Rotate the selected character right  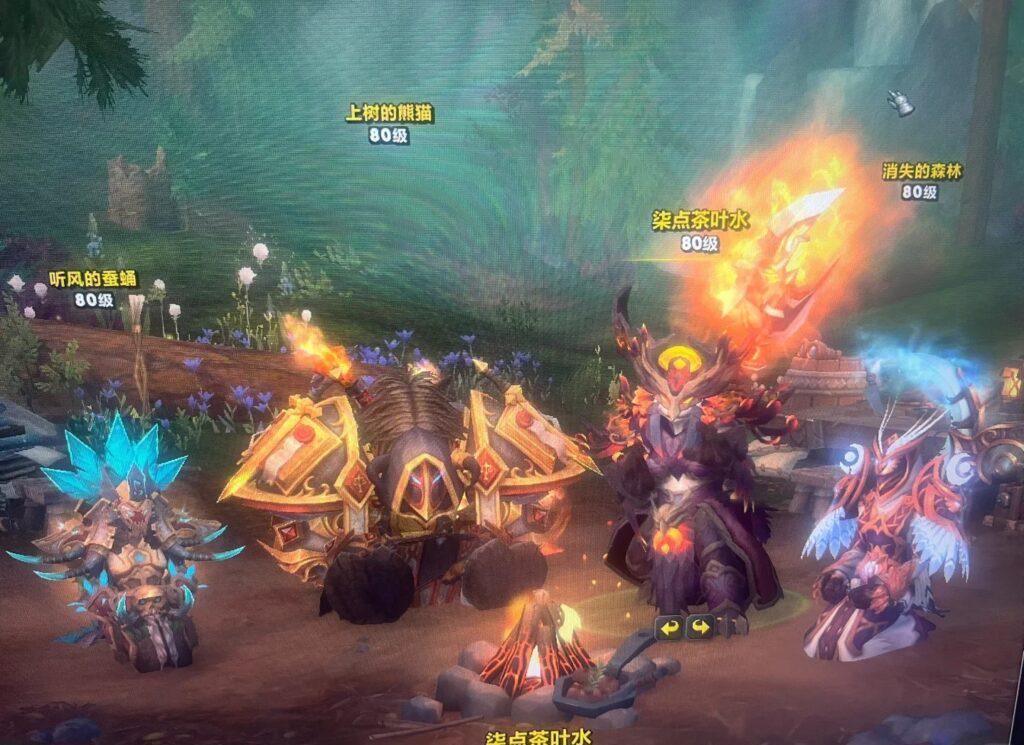coord(699,628)
